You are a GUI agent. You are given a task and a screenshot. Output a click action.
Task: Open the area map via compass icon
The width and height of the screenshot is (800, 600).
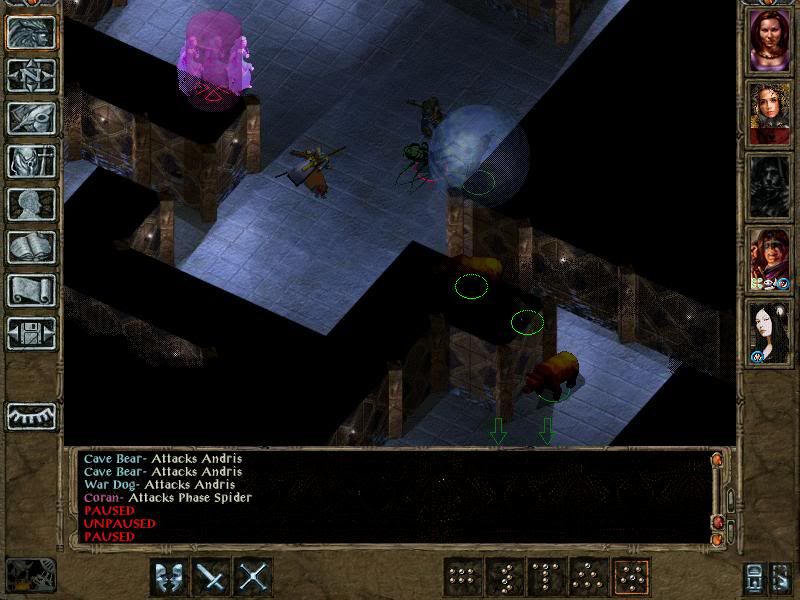pyautogui.click(x=31, y=75)
